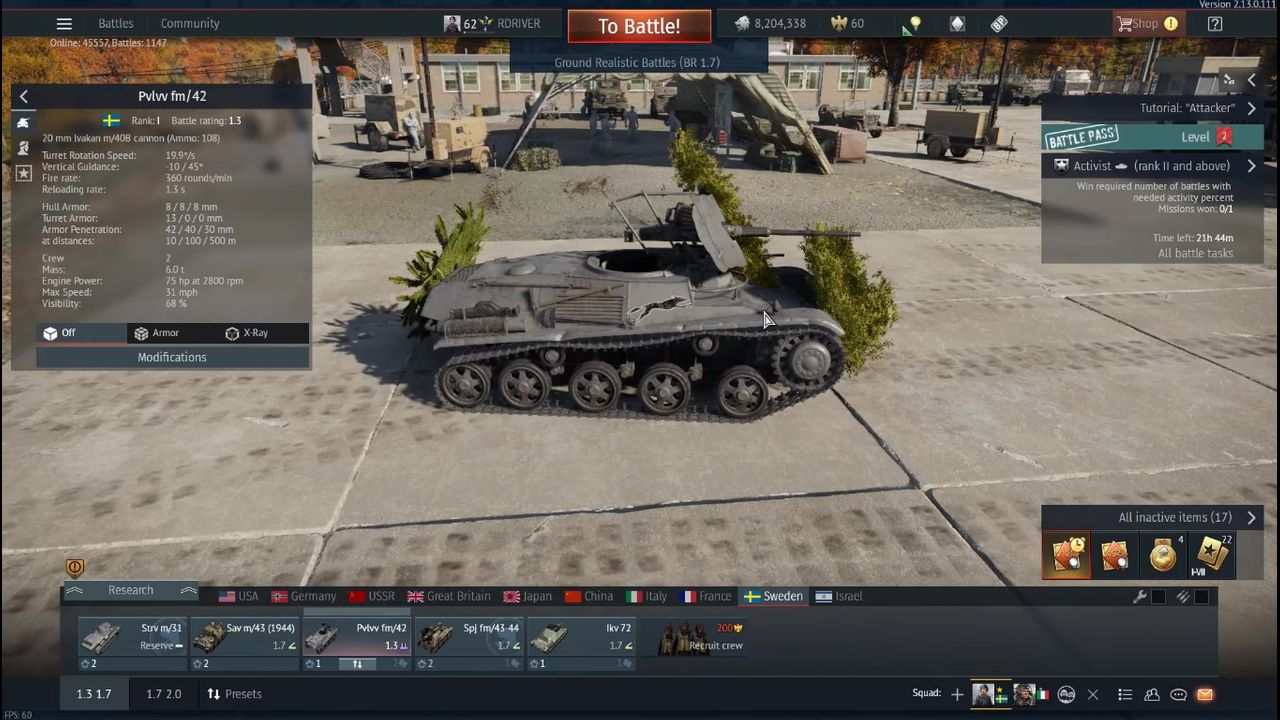Select the Strv m/31 crew slot
This screenshot has height=720, width=1280.
click(x=132, y=636)
